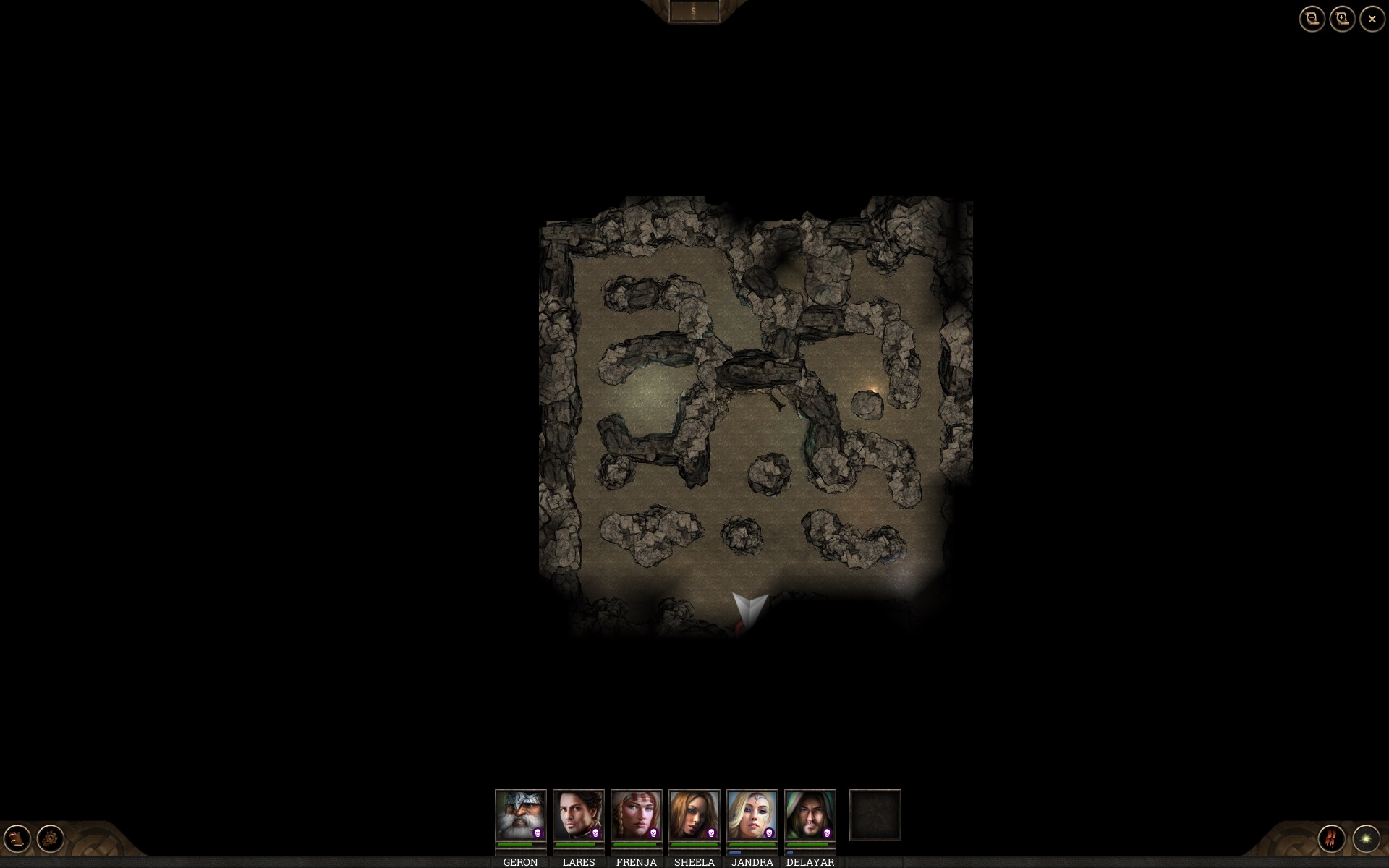This screenshot has height=868, width=1389.
Task: Click the empty party member slot
Action: click(875, 815)
